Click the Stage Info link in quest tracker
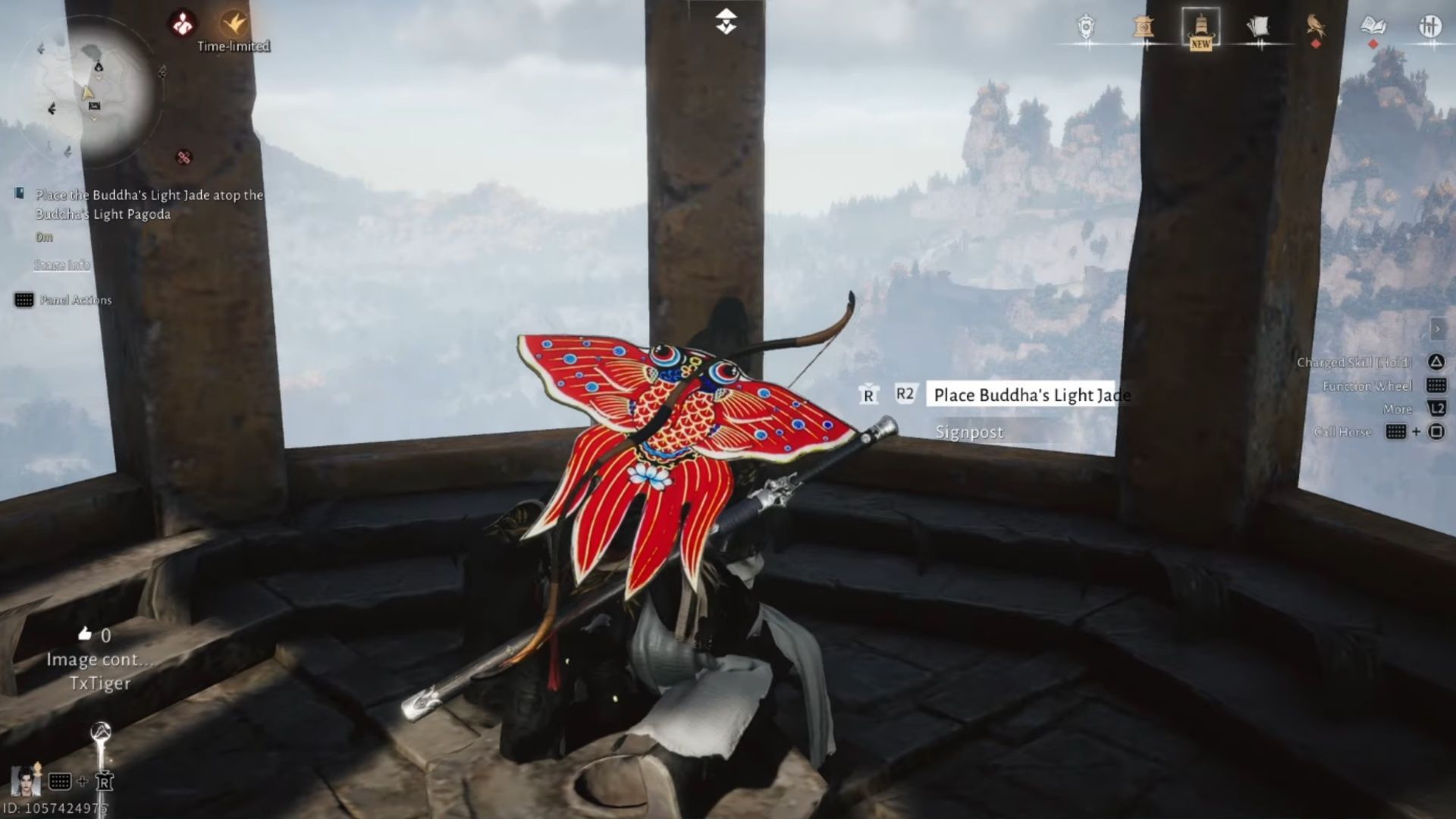Viewport: 1456px width, 819px height. pos(61,265)
